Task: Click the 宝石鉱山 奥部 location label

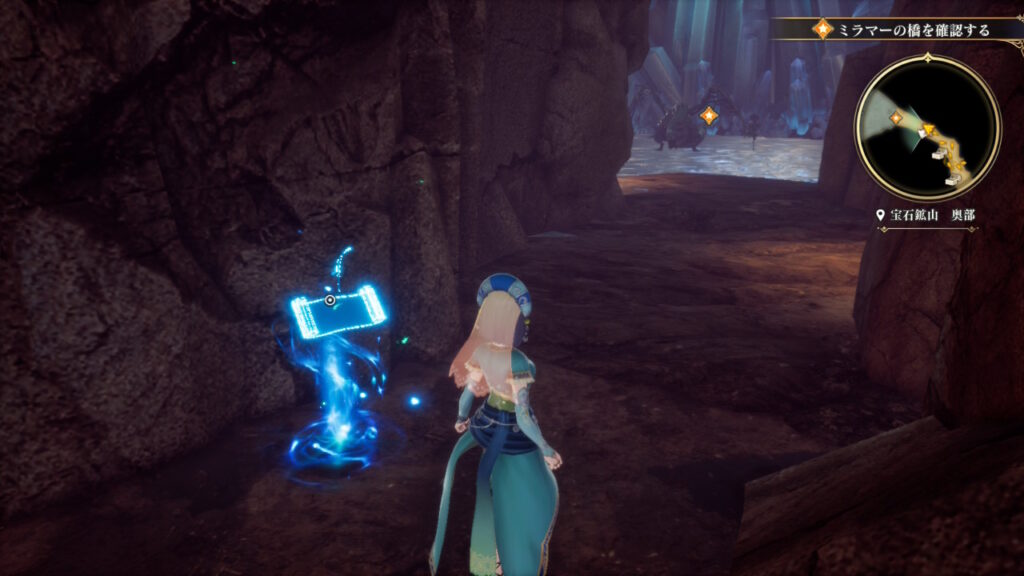Action: click(927, 215)
